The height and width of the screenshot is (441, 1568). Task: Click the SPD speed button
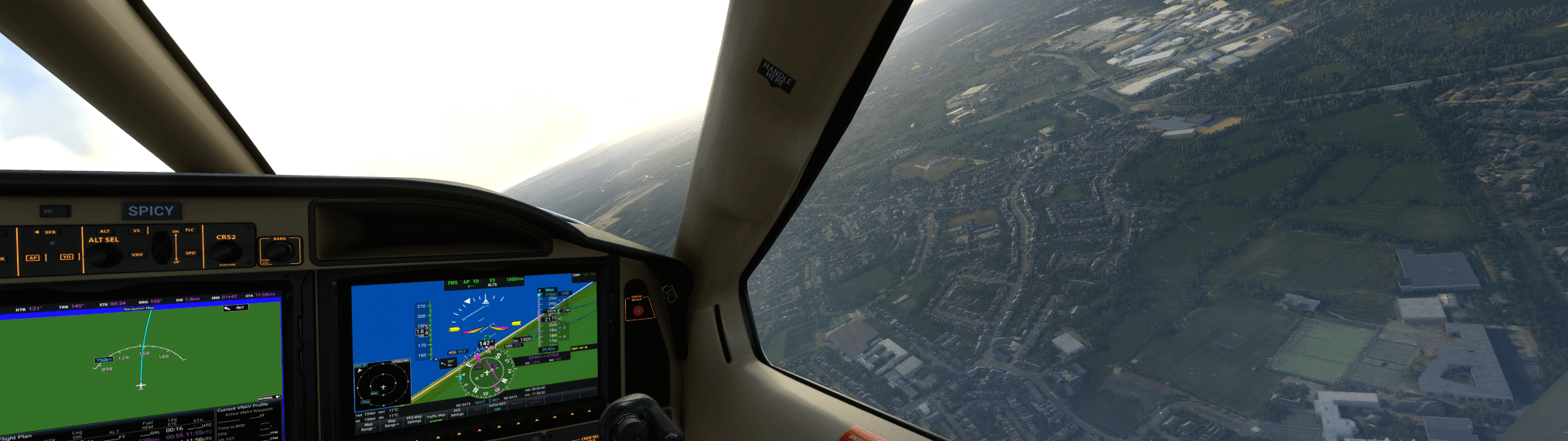pos(190,253)
